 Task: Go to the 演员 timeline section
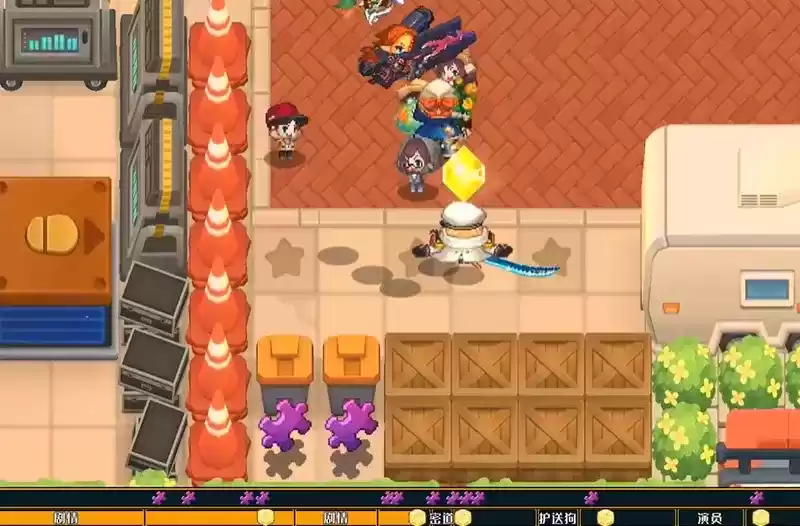(x=708, y=518)
